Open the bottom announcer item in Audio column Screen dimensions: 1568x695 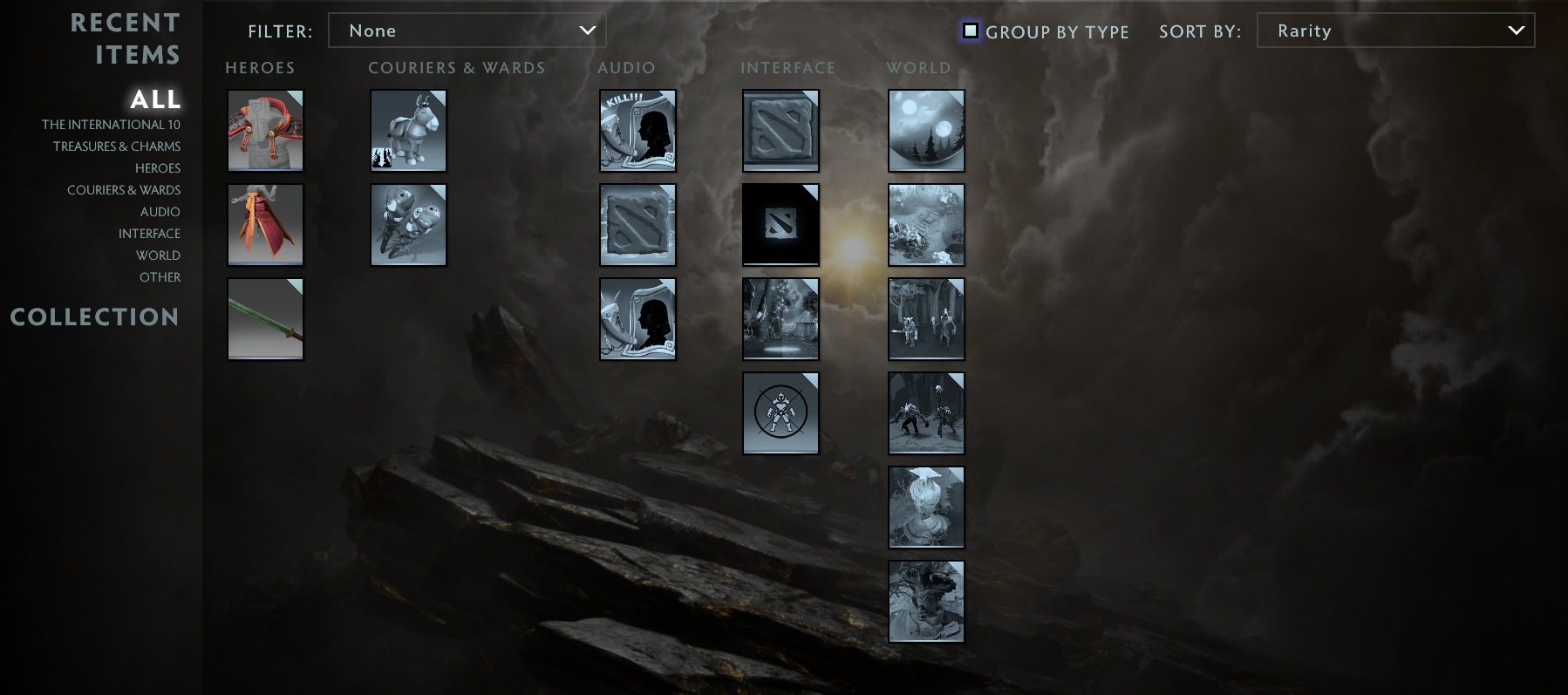point(637,318)
